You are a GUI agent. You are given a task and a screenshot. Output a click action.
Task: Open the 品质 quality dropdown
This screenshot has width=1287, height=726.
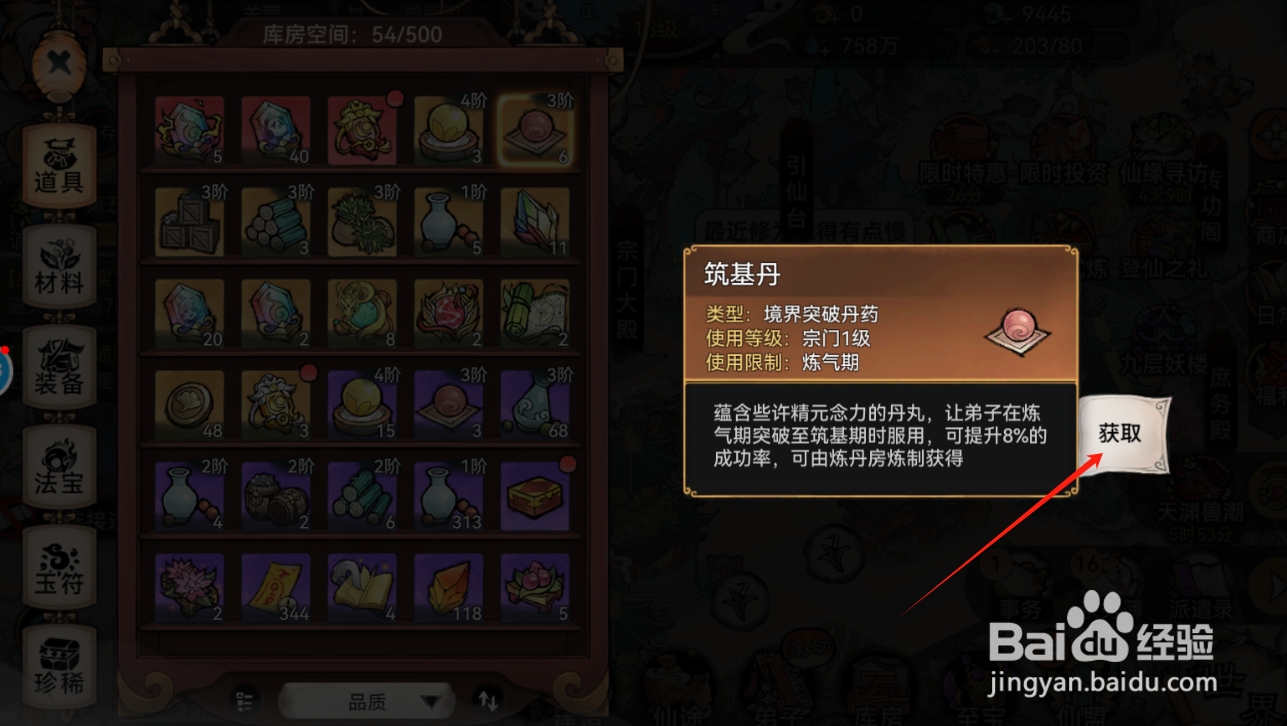(366, 699)
